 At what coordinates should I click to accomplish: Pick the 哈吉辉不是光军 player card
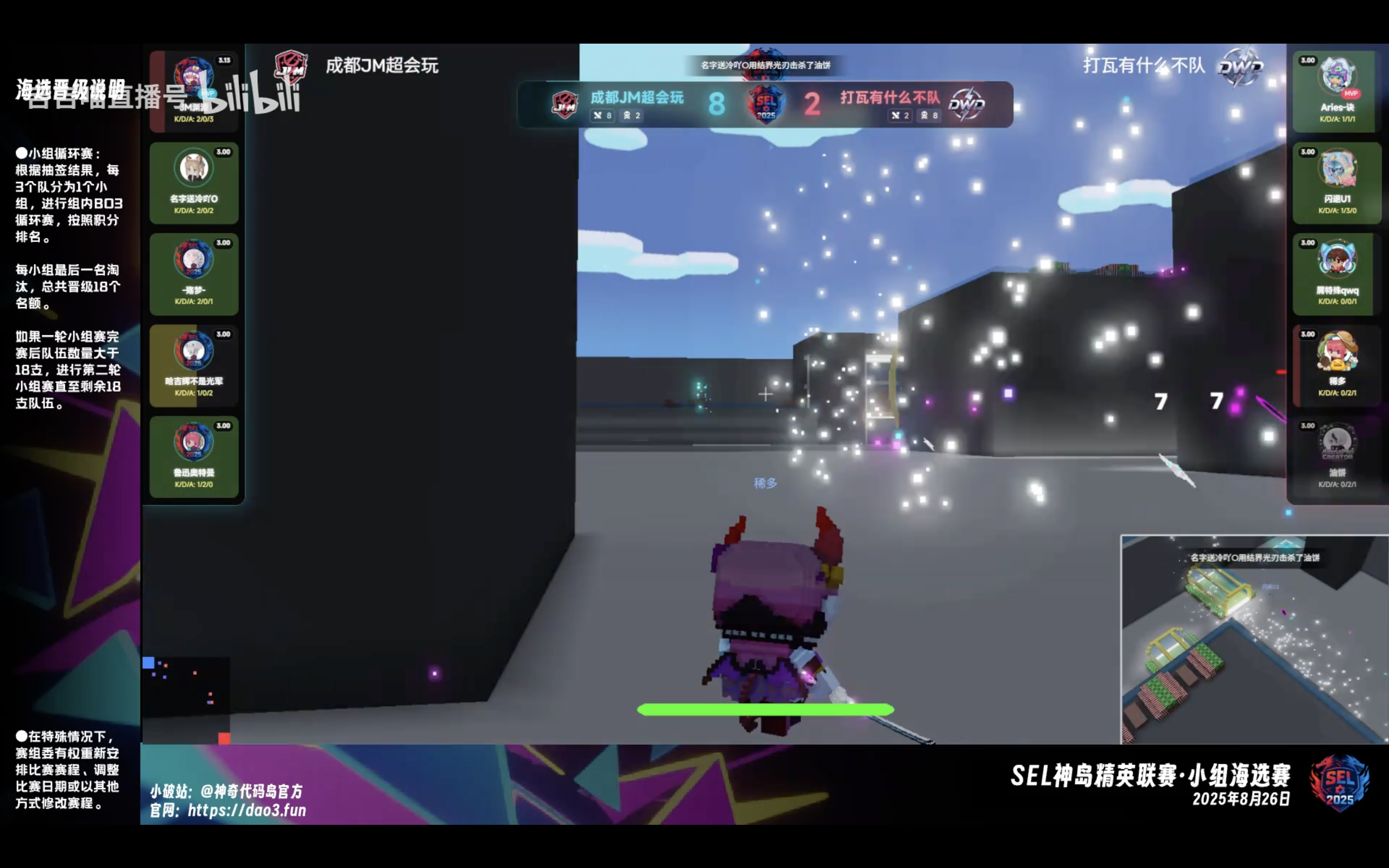(x=193, y=365)
